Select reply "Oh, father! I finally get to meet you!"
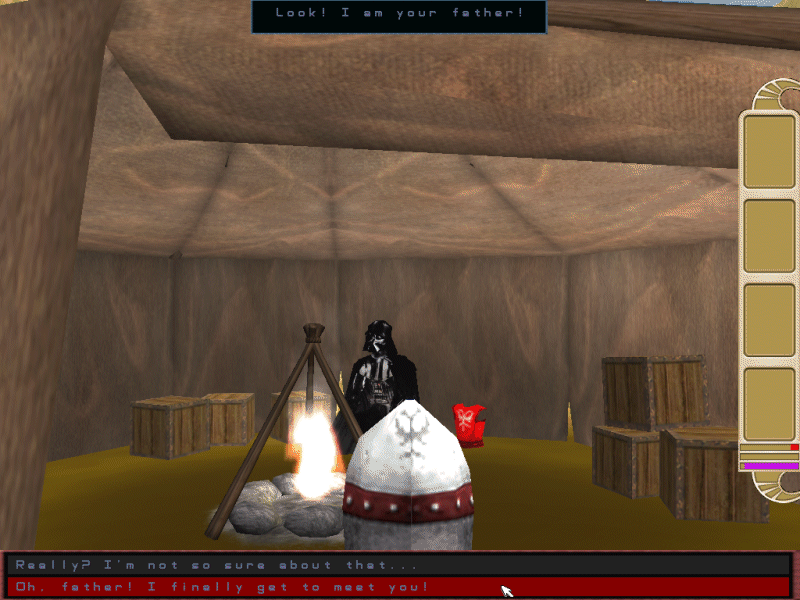800x600 pixels. pos(222,587)
